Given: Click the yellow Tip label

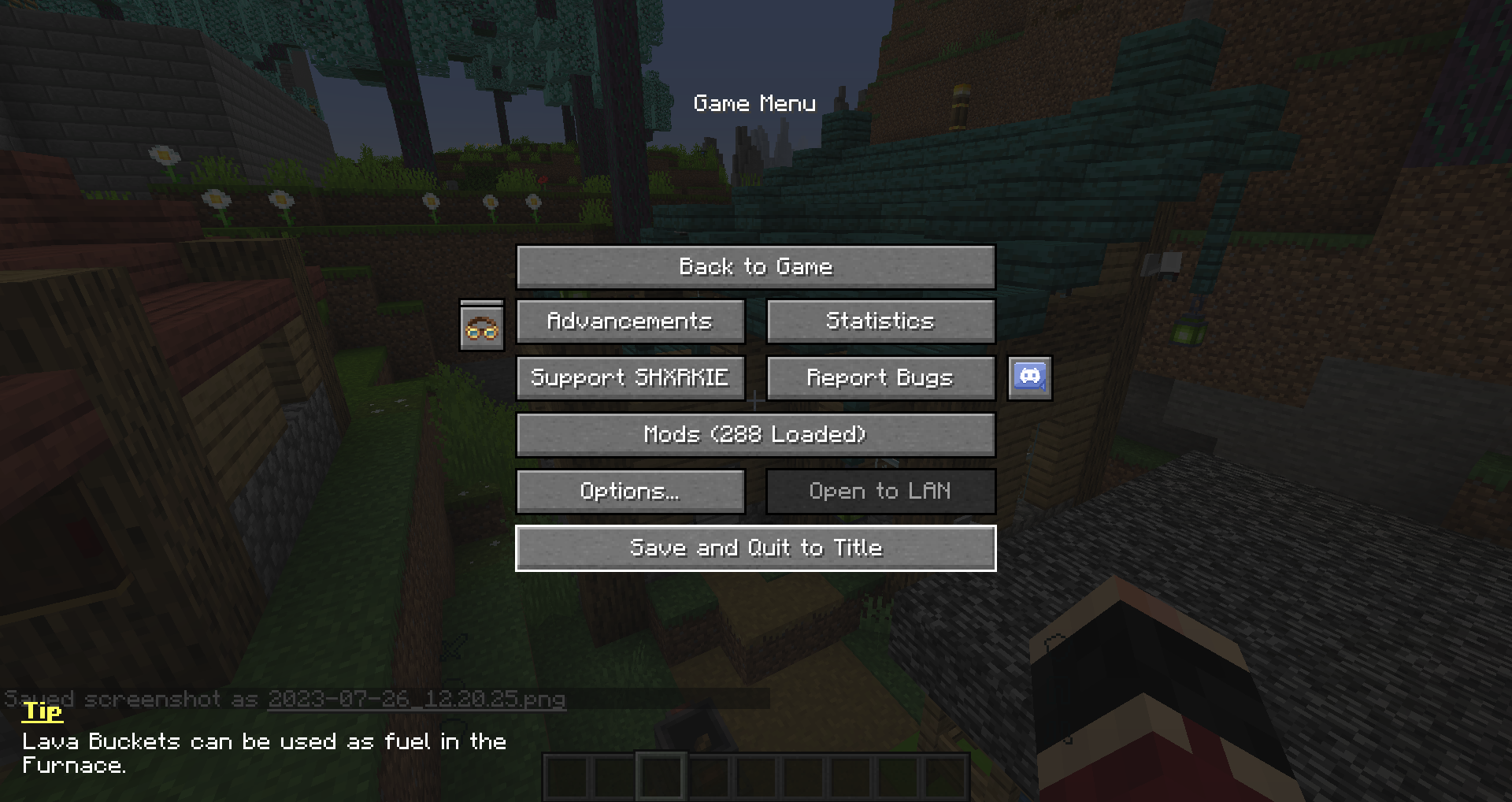Looking at the screenshot, I should pyautogui.click(x=41, y=711).
